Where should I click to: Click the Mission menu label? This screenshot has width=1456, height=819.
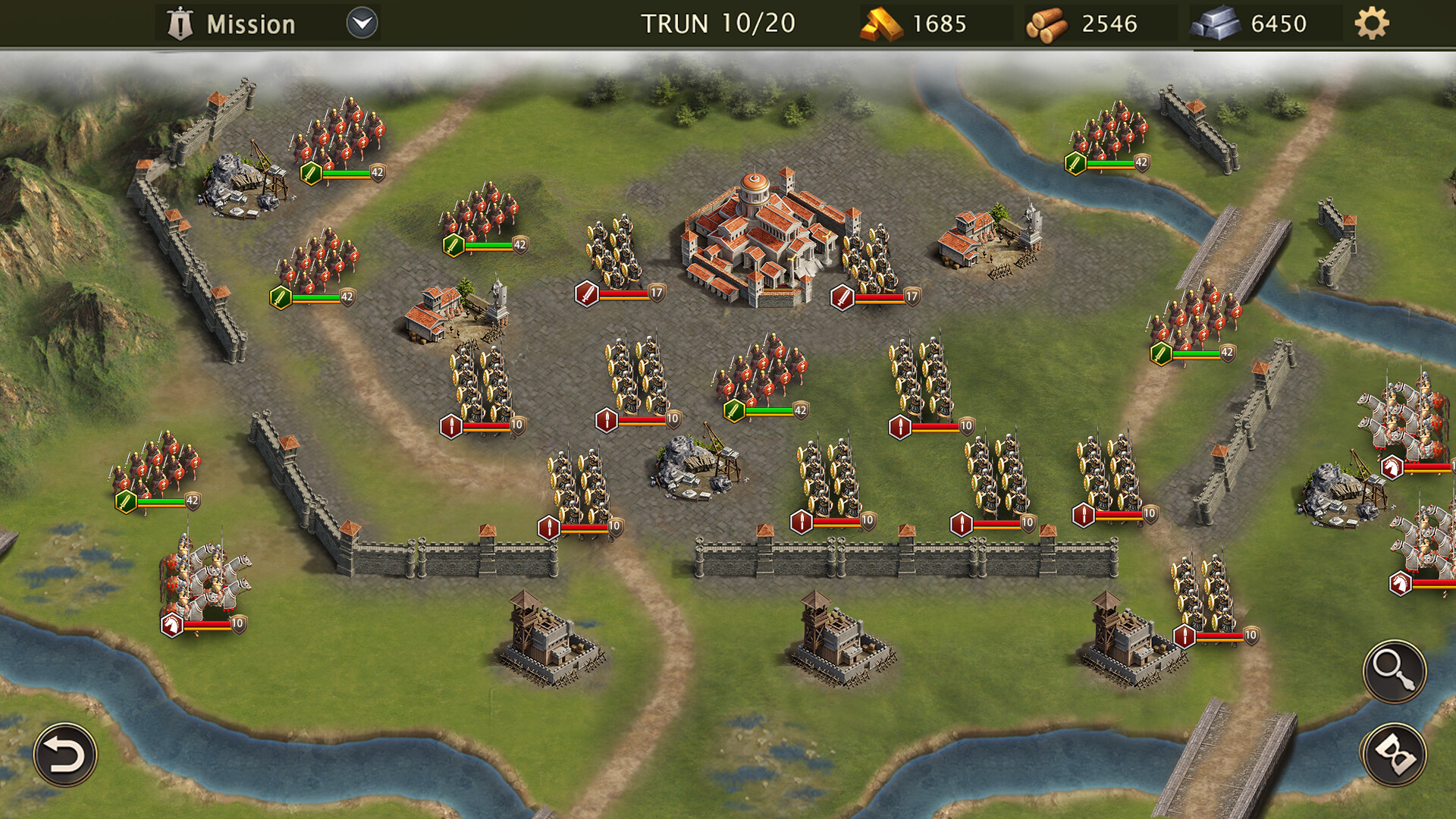pos(250,23)
